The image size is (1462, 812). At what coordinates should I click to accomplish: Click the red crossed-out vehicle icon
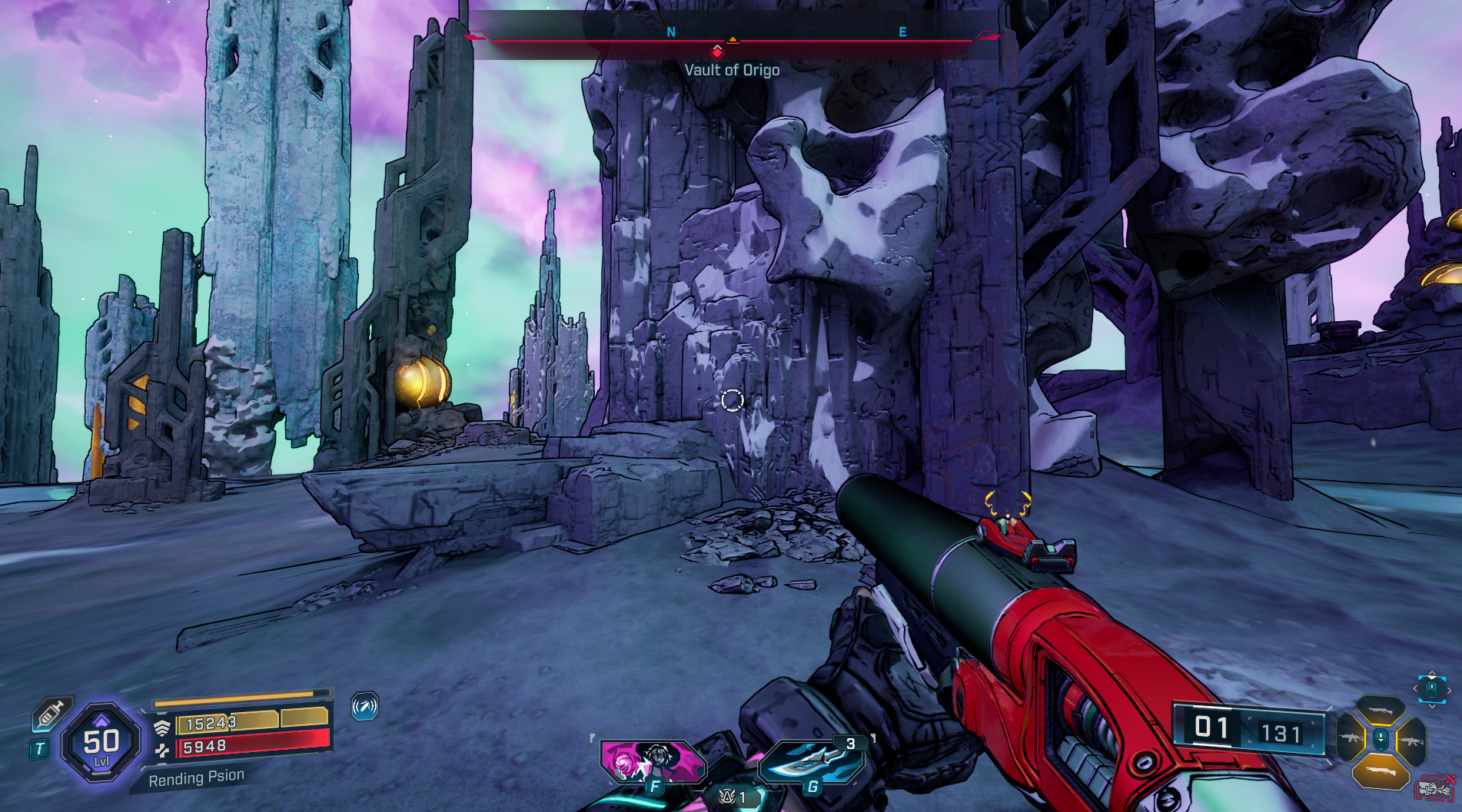(1434, 788)
